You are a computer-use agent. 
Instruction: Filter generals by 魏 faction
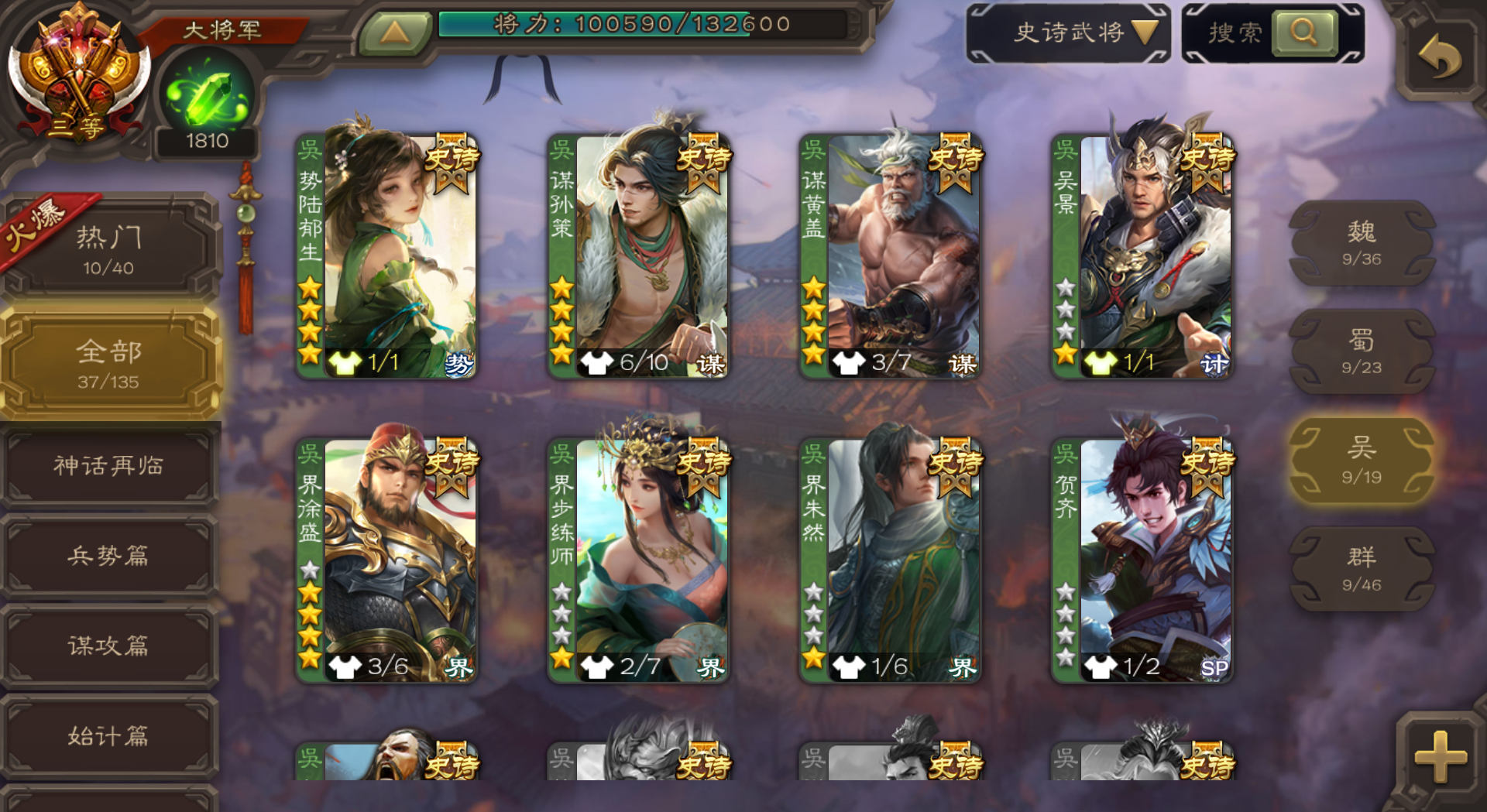(1361, 242)
